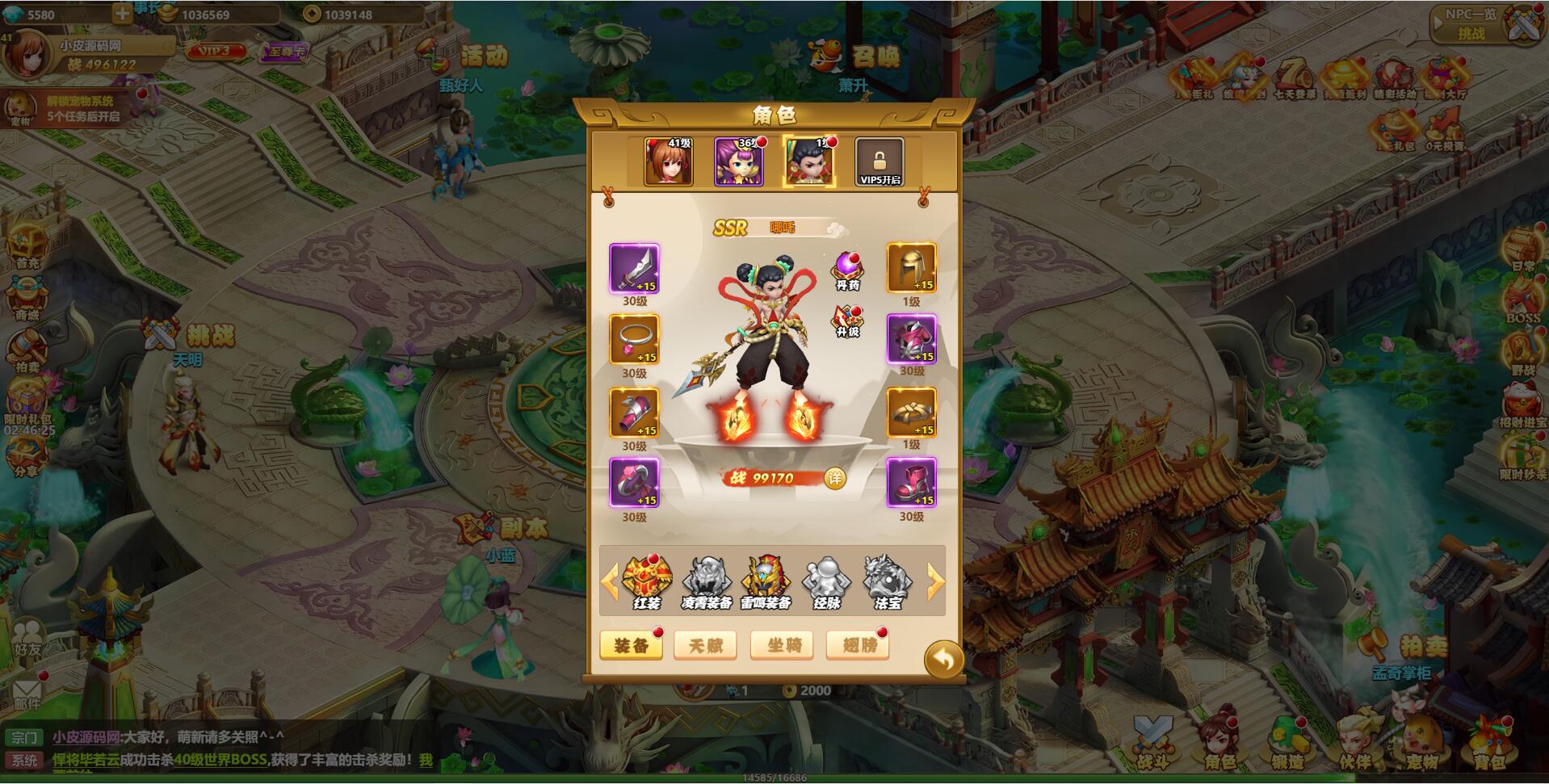Switch to the 坐骑 mount tab

click(781, 646)
